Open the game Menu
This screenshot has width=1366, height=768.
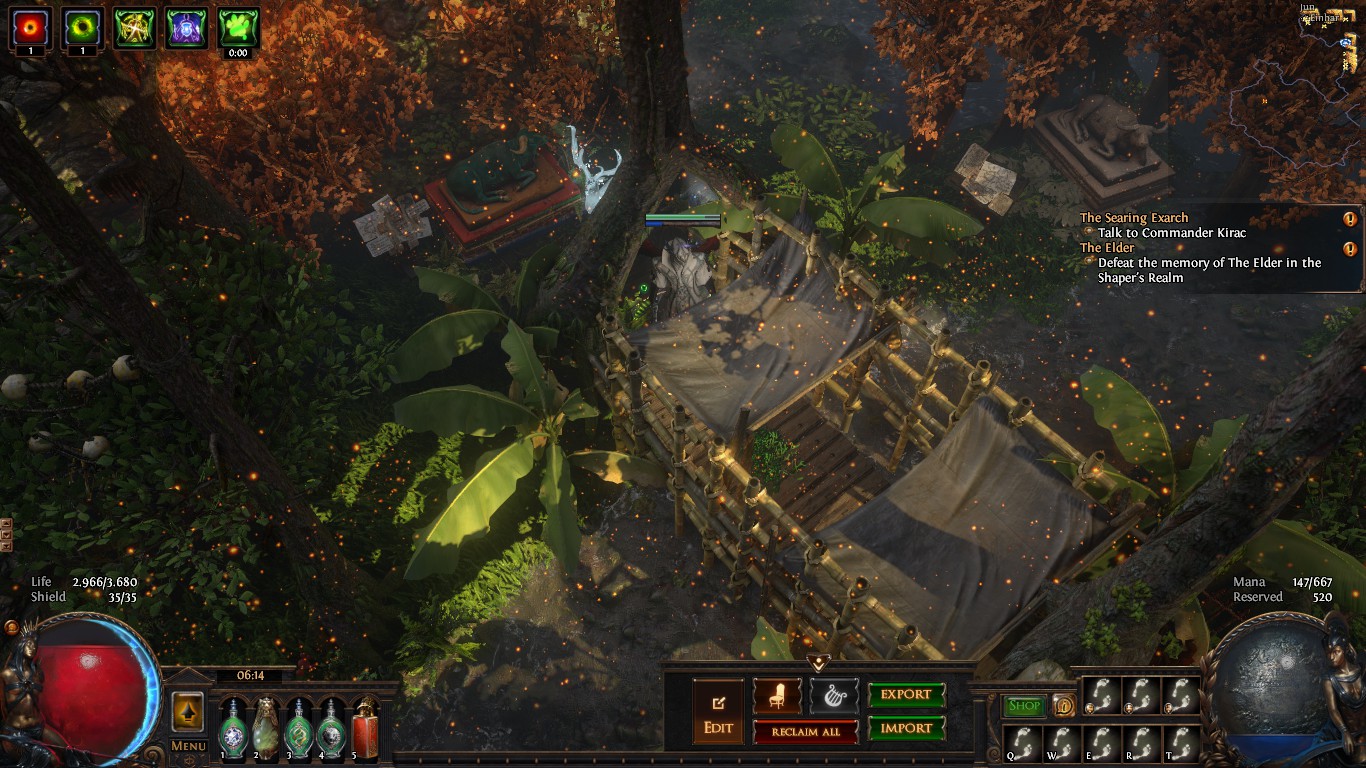pos(188,746)
